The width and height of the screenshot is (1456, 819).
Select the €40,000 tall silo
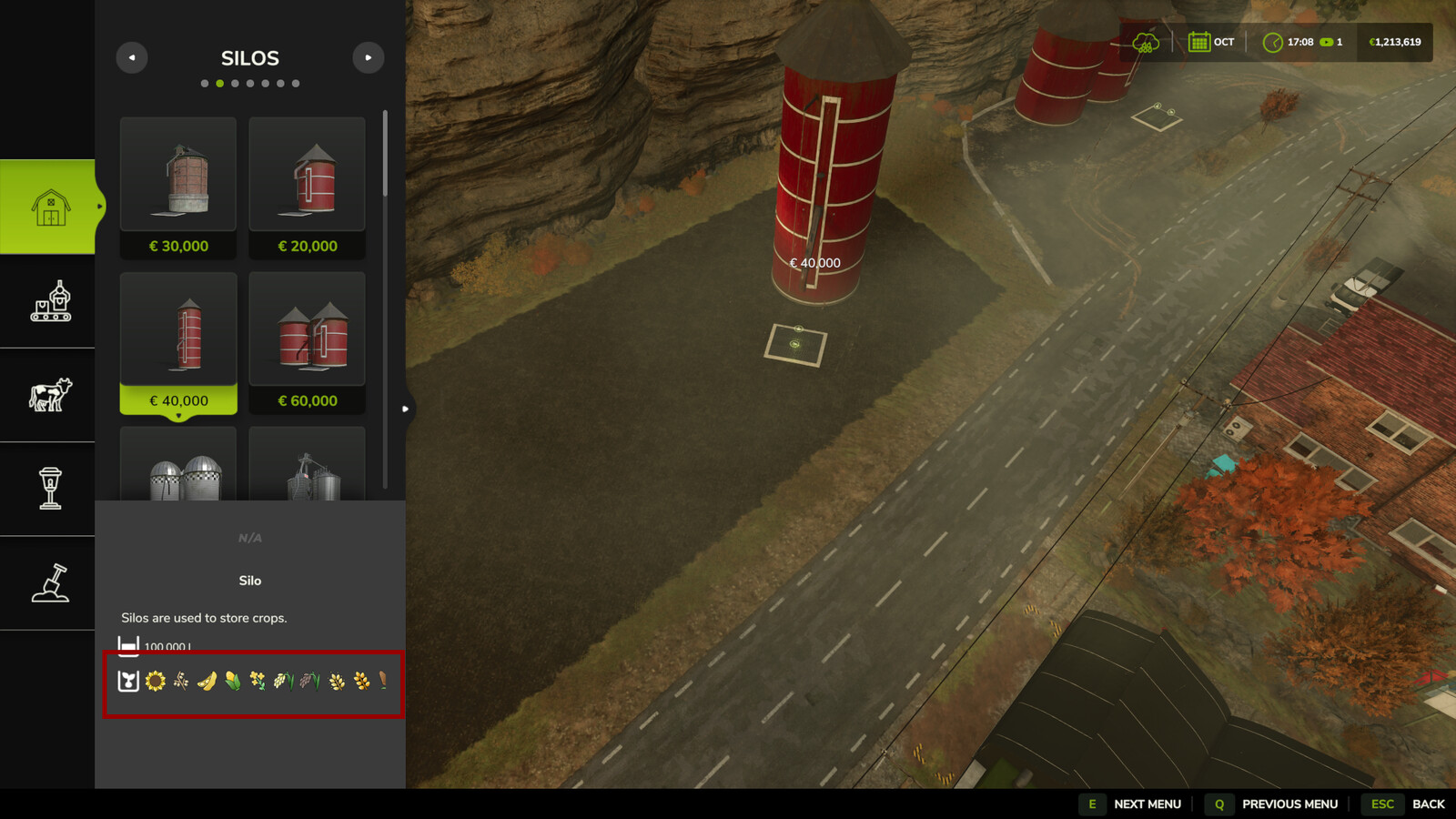[178, 342]
